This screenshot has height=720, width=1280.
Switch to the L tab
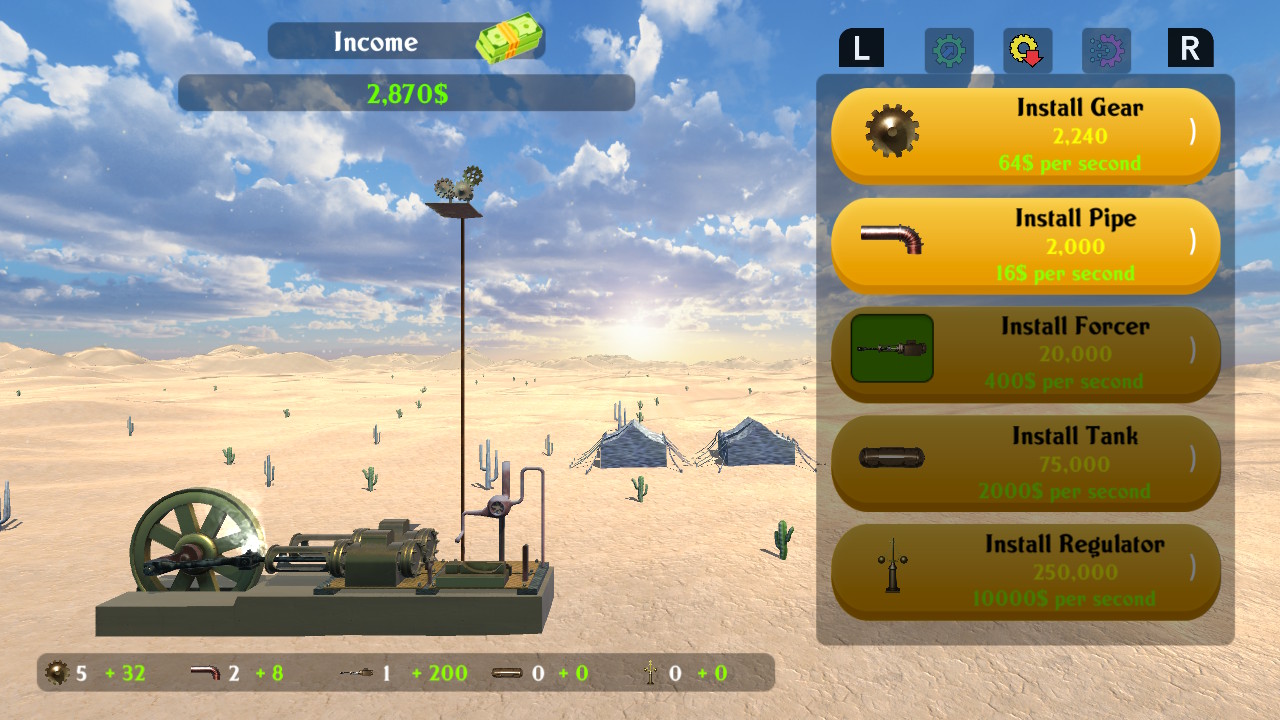click(862, 47)
